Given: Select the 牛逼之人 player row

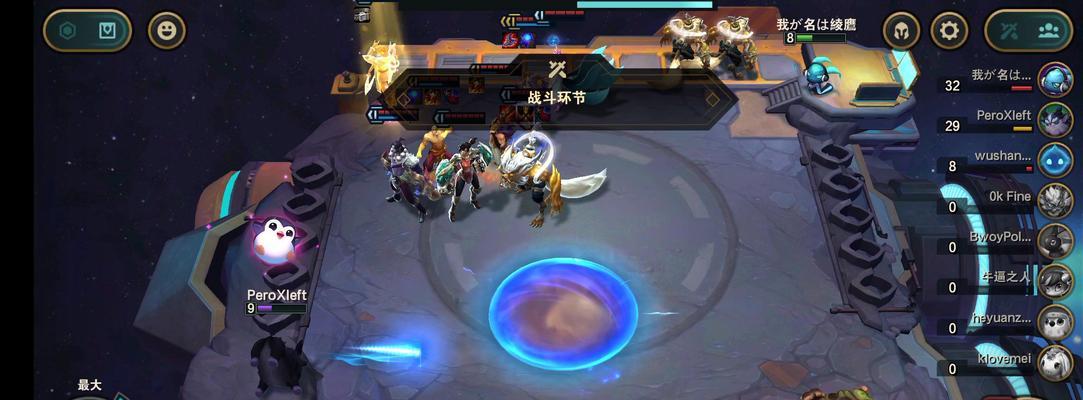Looking at the screenshot, I should 1055,281.
